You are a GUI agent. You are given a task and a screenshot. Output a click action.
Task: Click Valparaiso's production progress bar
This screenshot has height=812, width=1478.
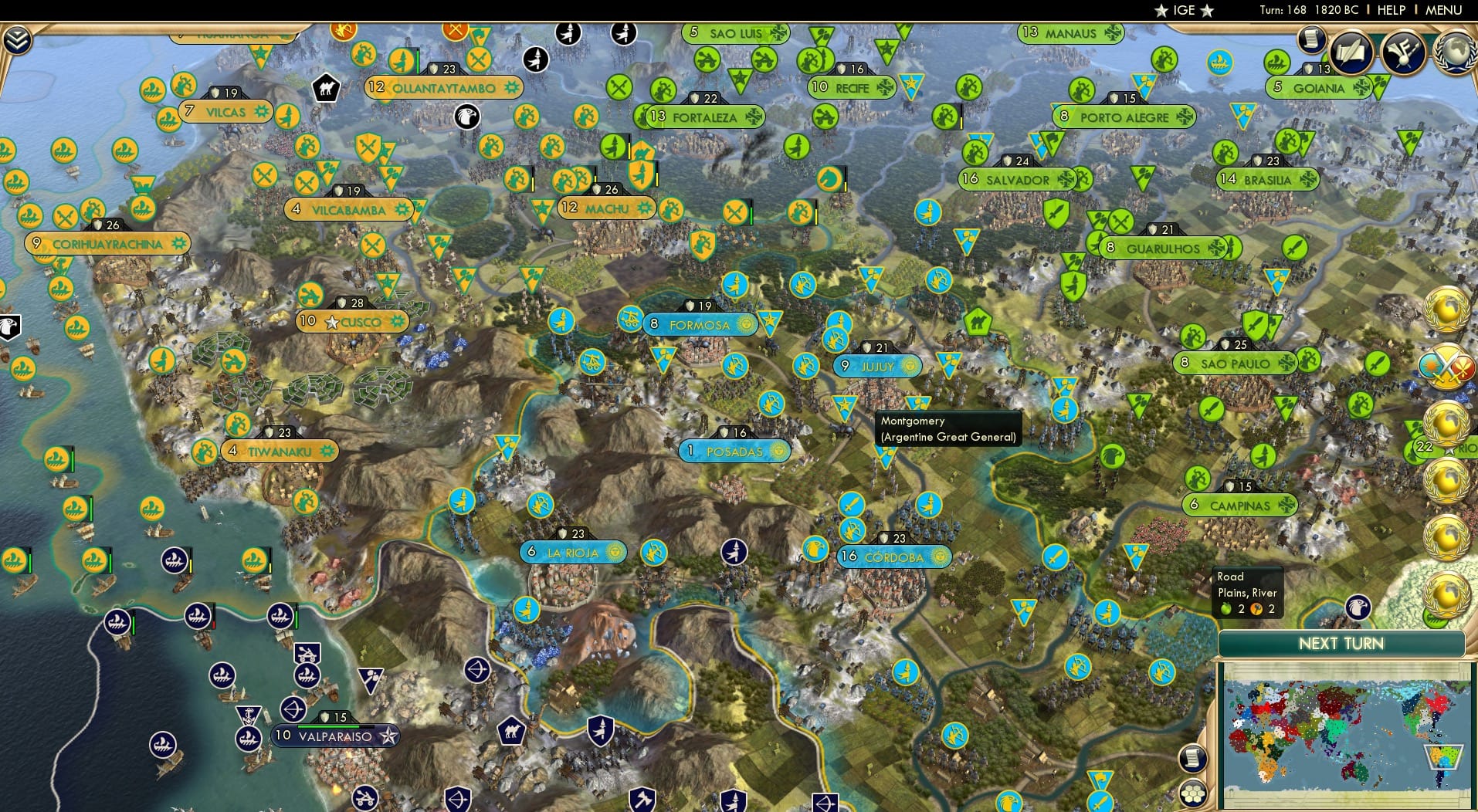327,727
